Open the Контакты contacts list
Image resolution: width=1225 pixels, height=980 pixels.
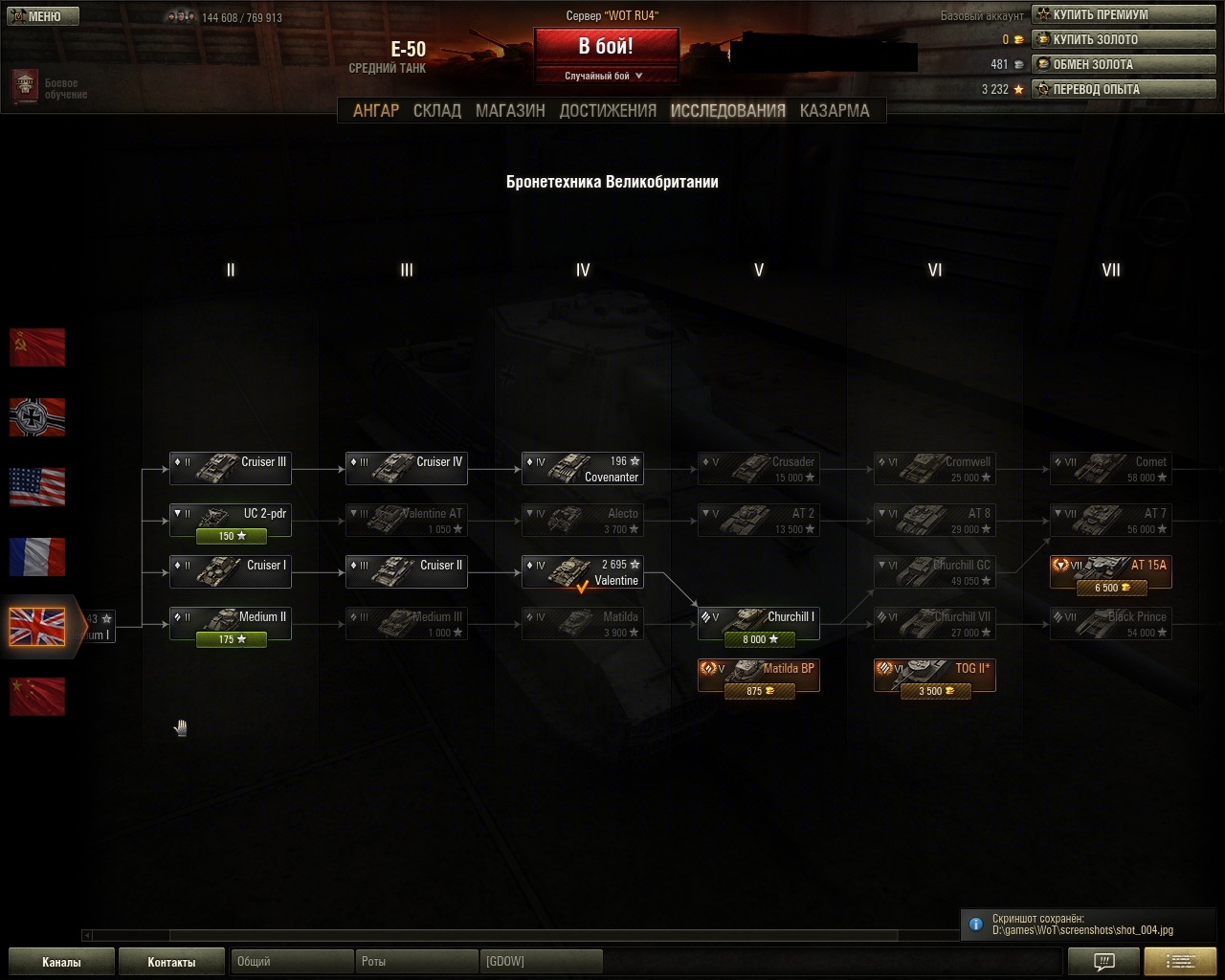[x=171, y=962]
